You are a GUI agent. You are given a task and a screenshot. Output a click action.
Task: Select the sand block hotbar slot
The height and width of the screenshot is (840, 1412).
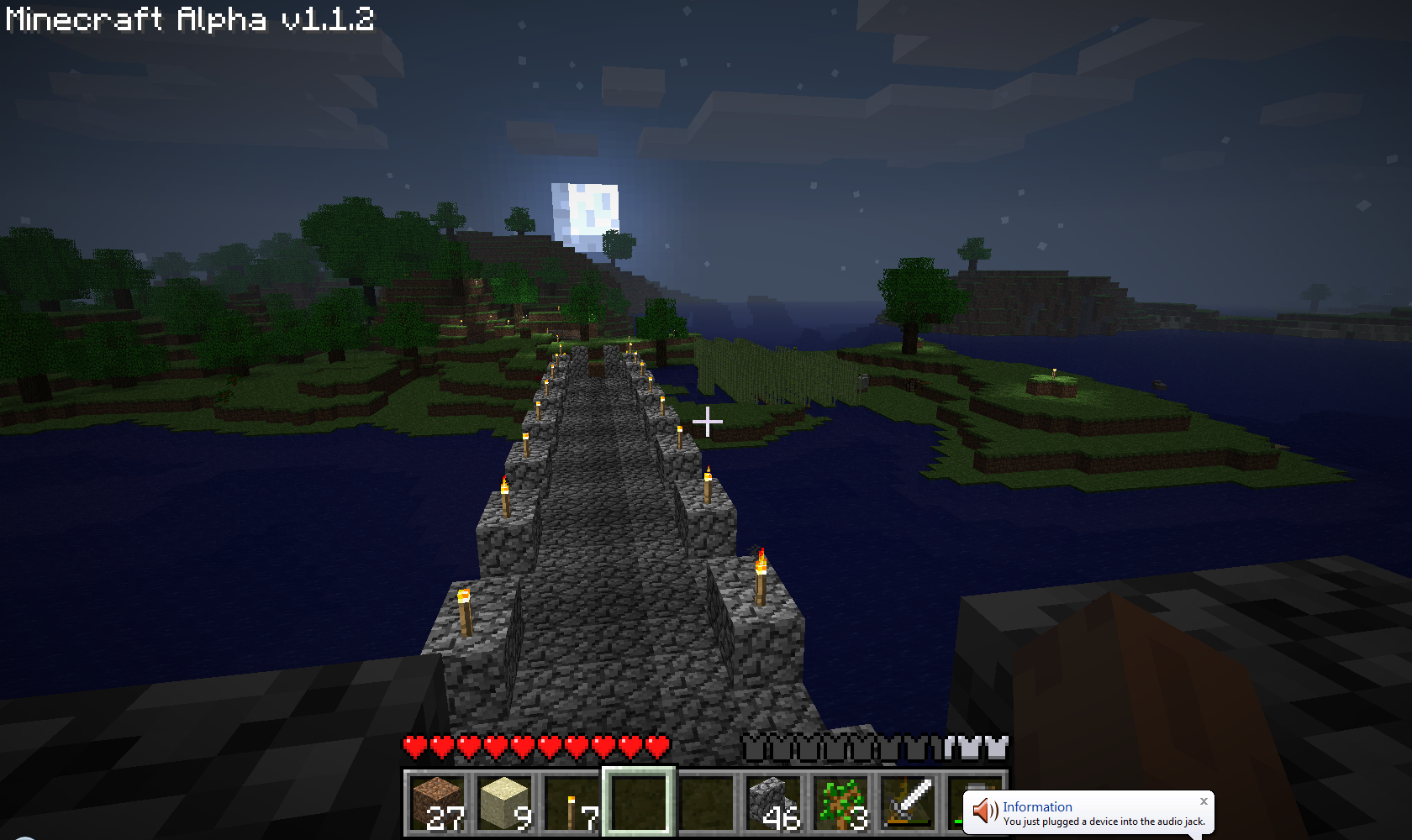[505, 803]
